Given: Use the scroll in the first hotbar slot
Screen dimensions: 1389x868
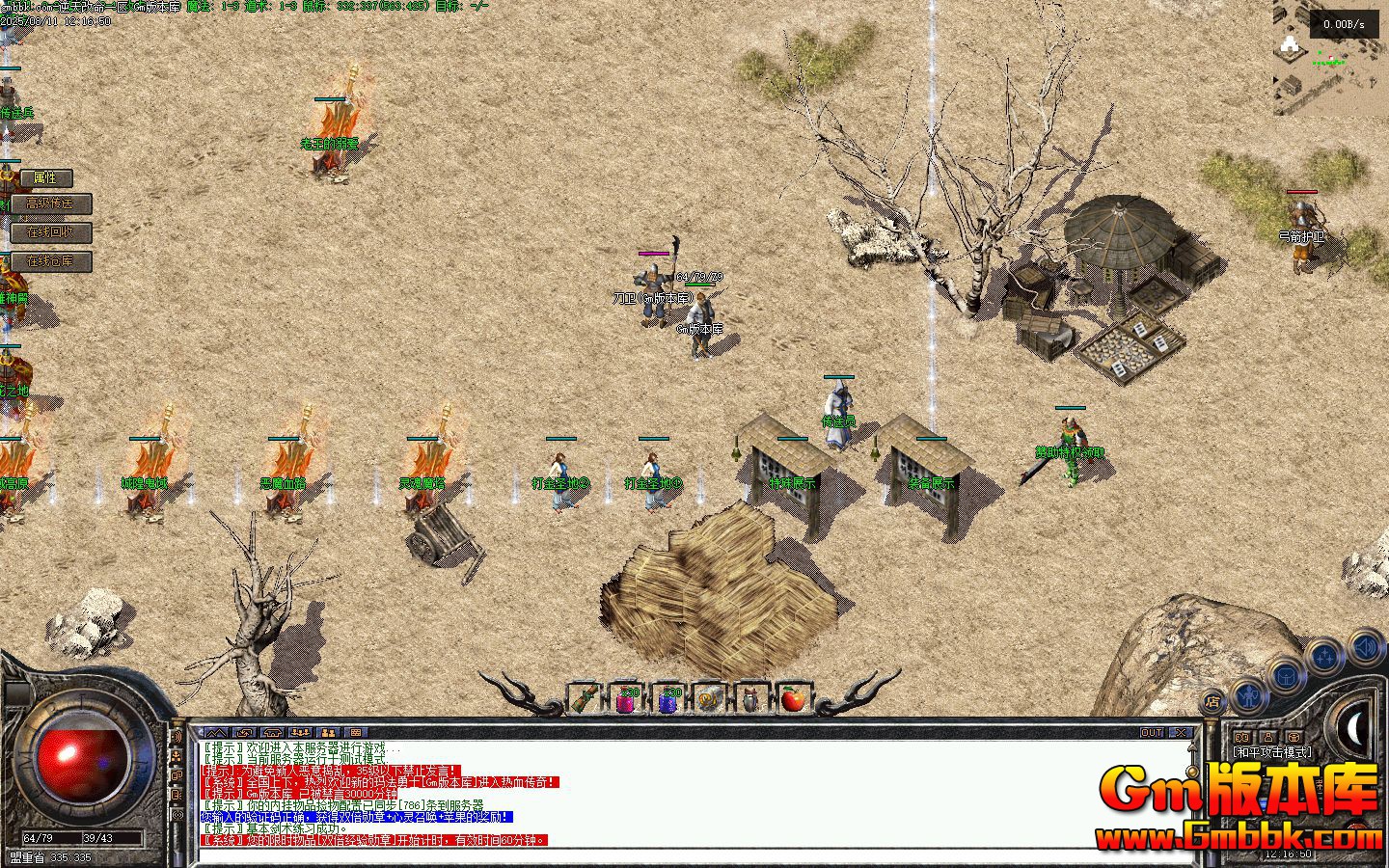Looking at the screenshot, I should tap(584, 699).
